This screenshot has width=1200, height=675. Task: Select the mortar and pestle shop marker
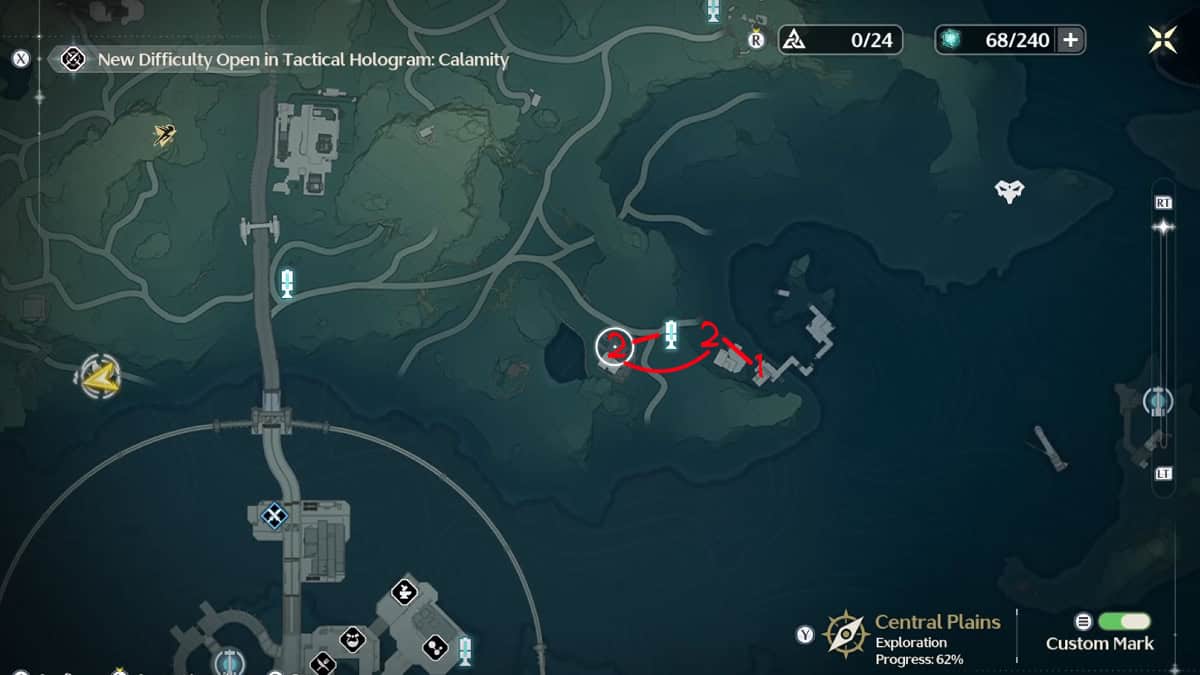(x=404, y=591)
